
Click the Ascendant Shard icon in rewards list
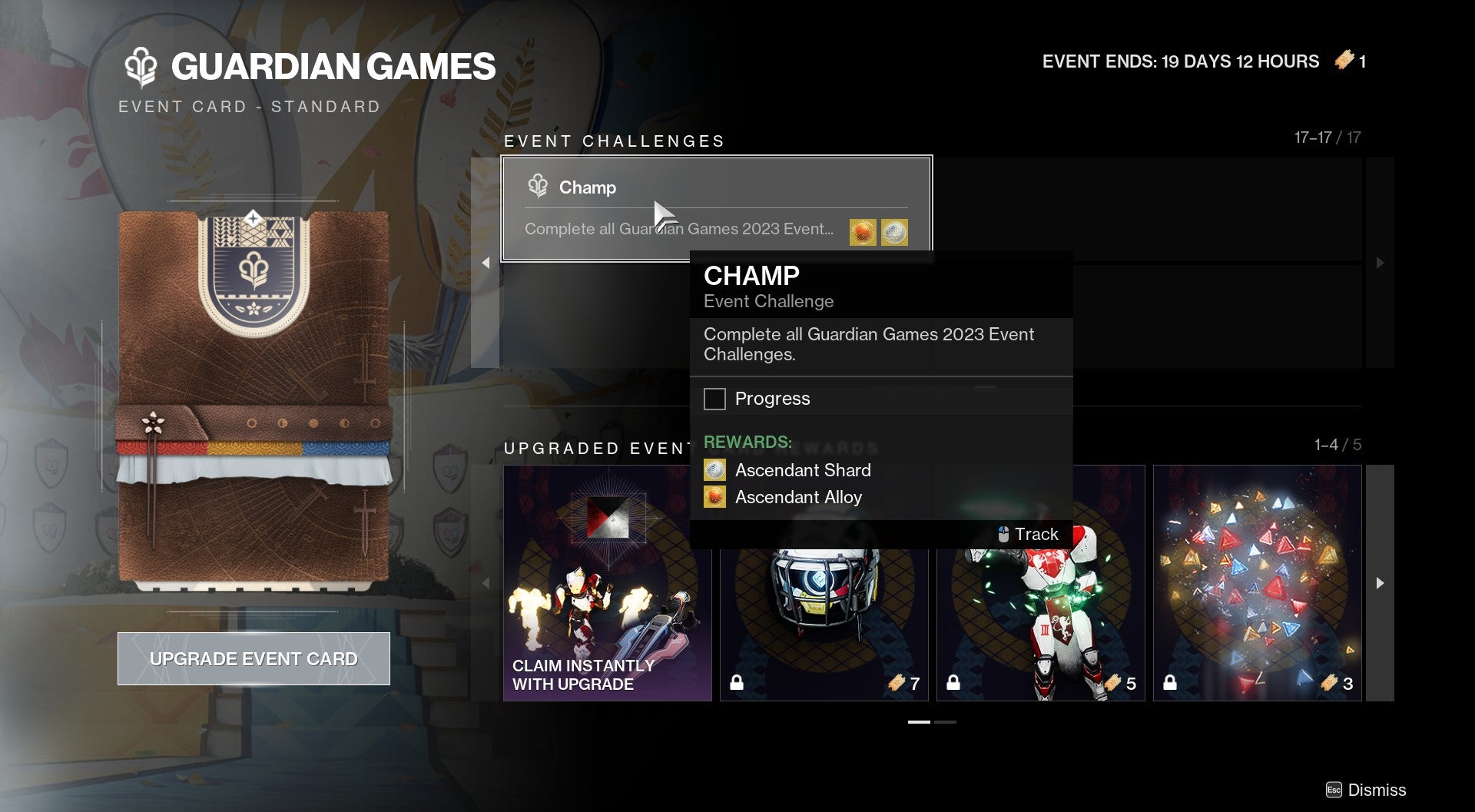click(x=714, y=469)
